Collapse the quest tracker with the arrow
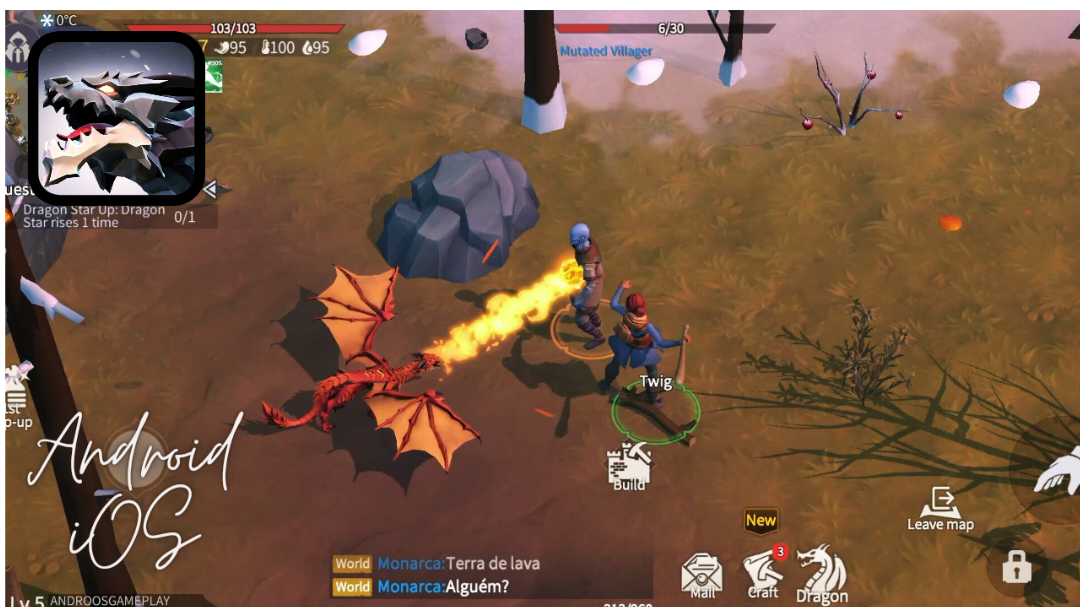This screenshot has height=607, width=1080. click(210, 189)
